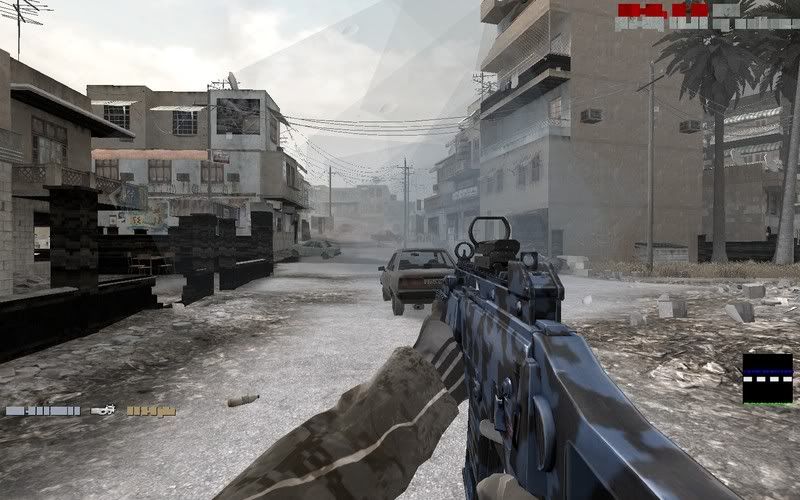Select the black square HUD panel
800x500 pixels.
[x=767, y=378]
